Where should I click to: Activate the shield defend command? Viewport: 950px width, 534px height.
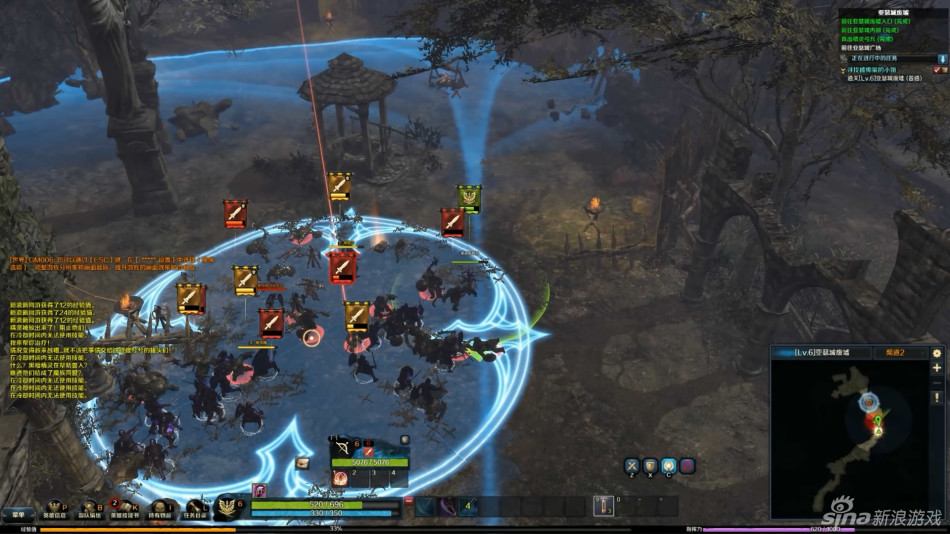pyautogui.click(x=650, y=465)
